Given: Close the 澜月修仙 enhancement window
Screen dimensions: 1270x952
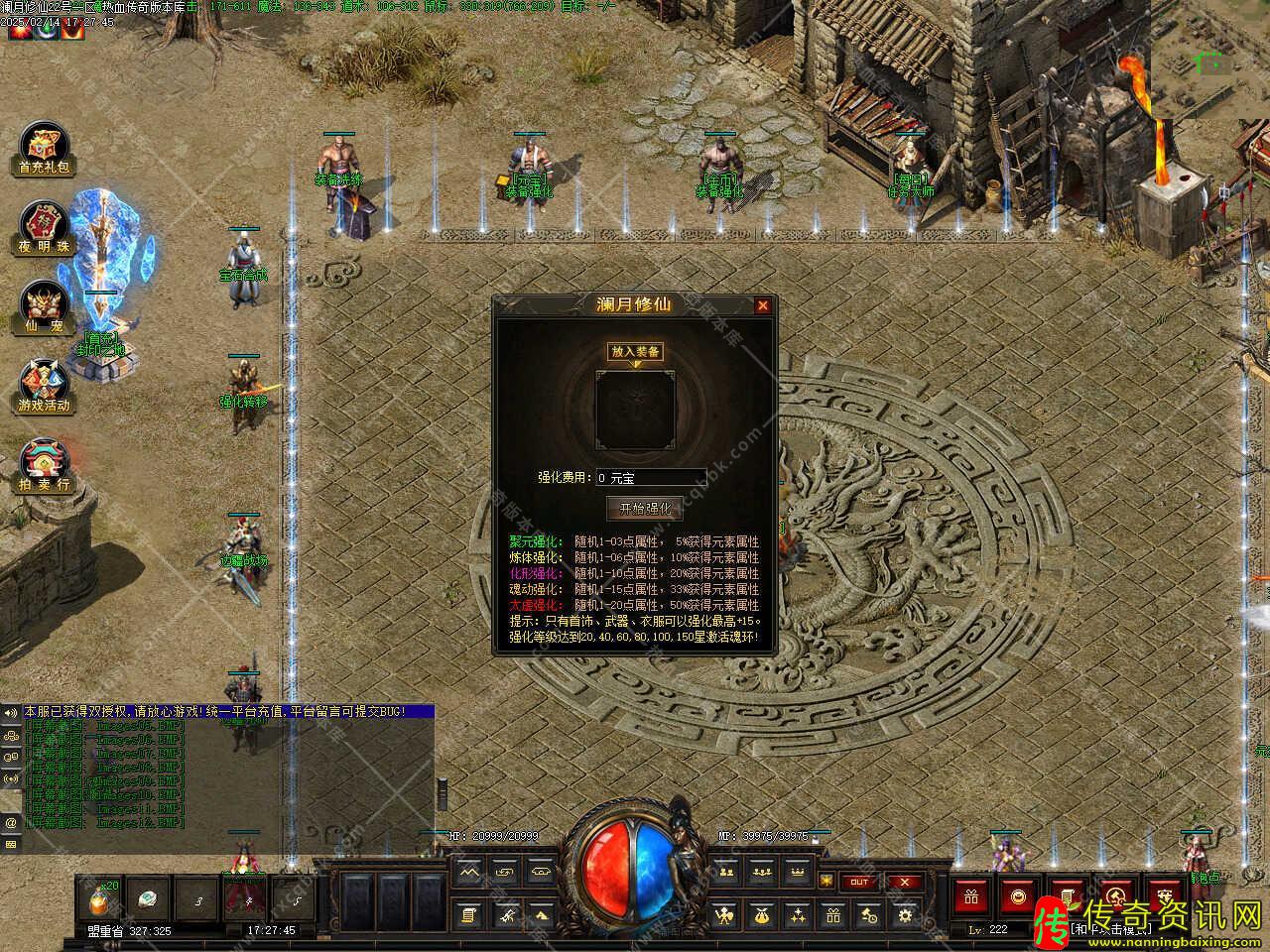Looking at the screenshot, I should coord(762,306).
